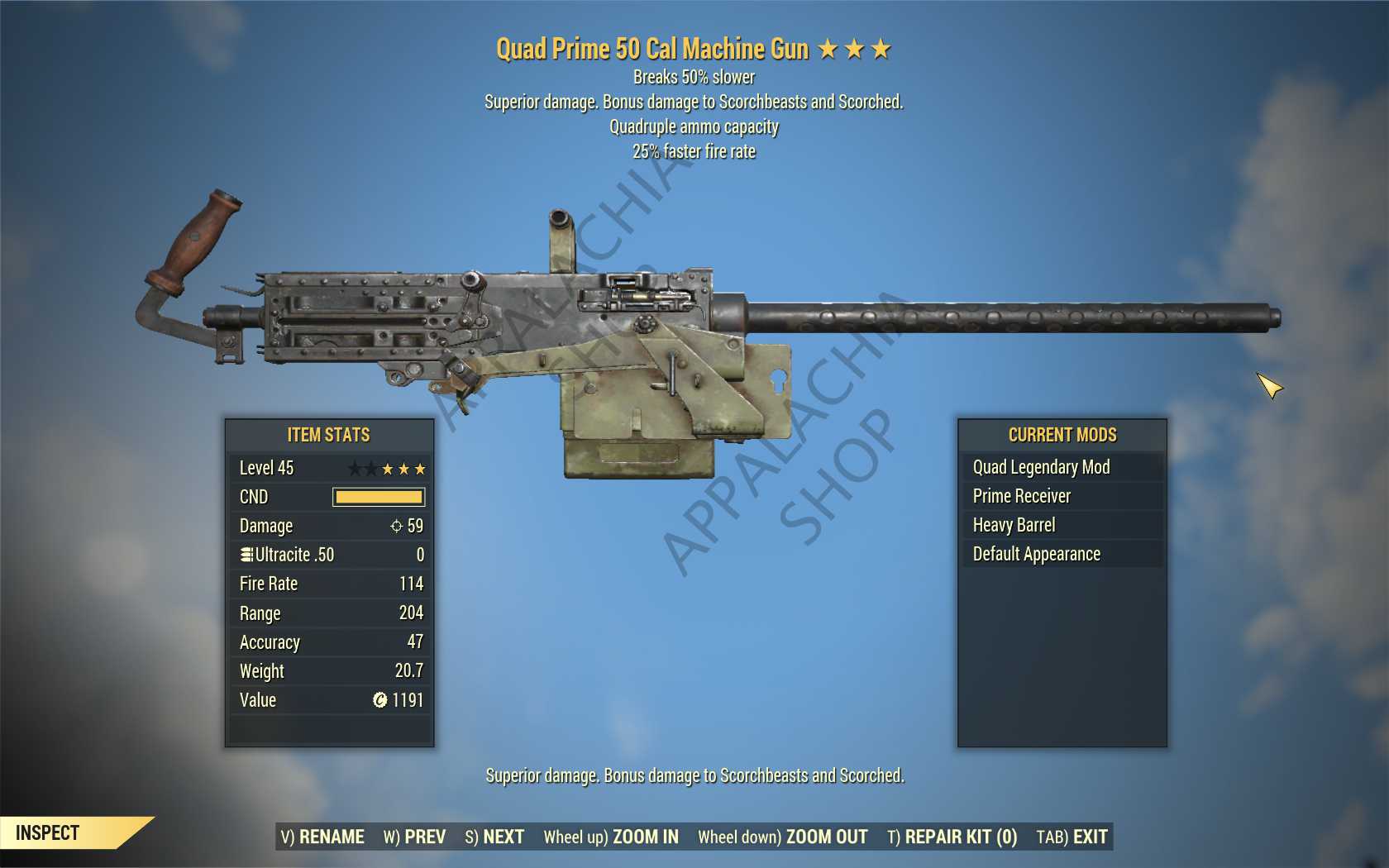1389x868 pixels.
Task: Go to the previous item with Prev
Action: pyautogui.click(x=414, y=837)
